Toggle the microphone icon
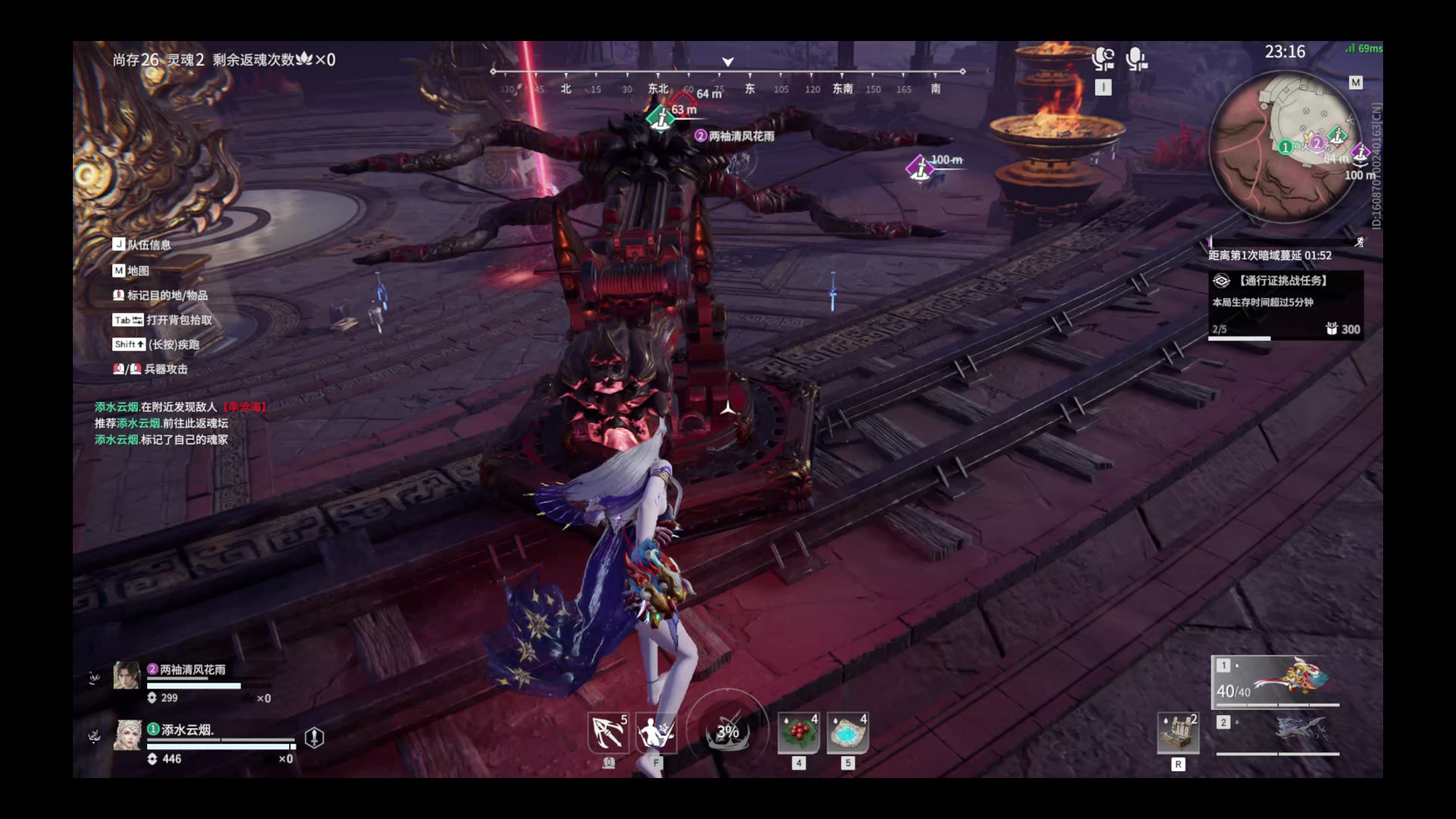This screenshot has width=1456, height=819. 1135,59
